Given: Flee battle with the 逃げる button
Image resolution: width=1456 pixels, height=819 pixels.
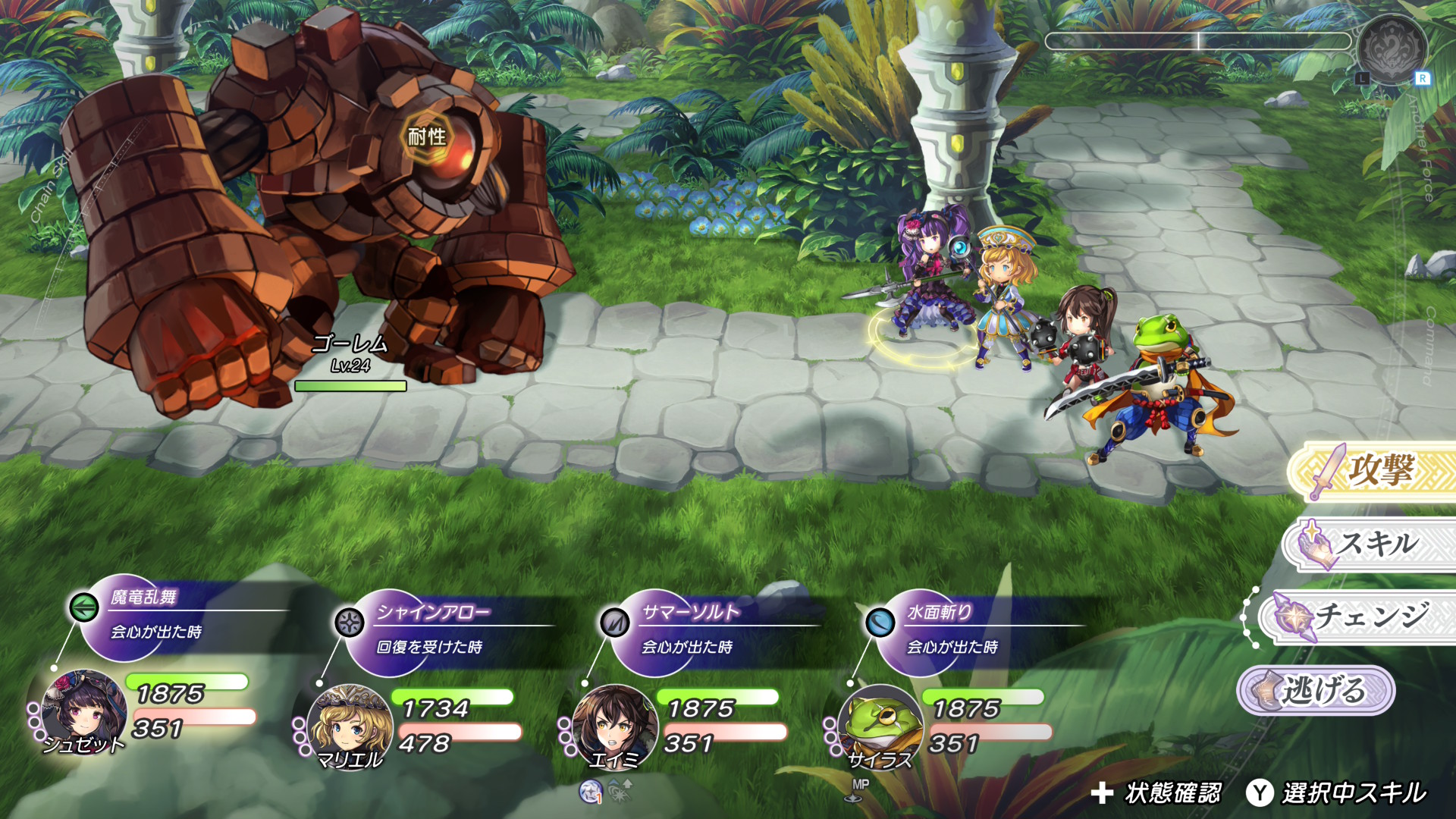Looking at the screenshot, I should click(1316, 690).
